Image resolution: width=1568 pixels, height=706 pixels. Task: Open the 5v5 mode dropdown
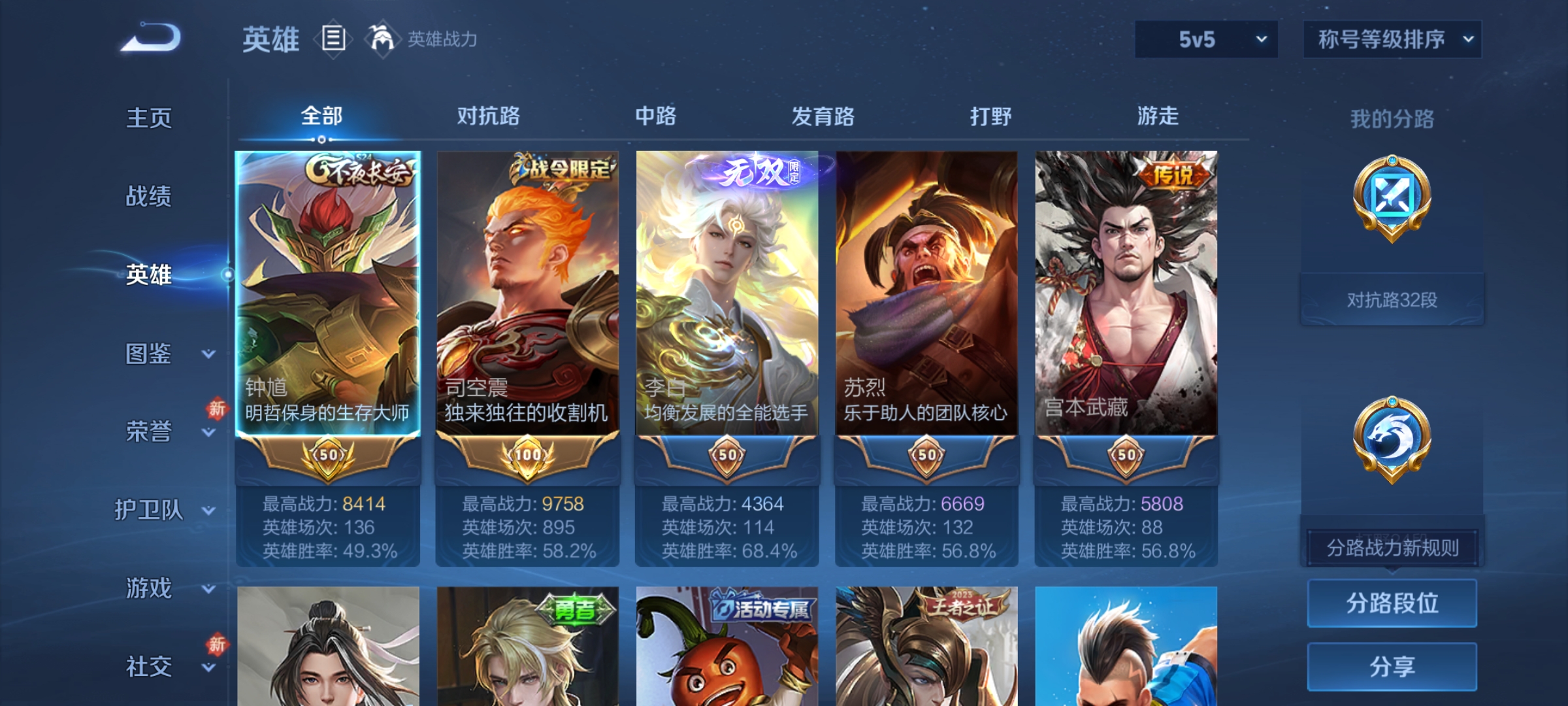tap(1205, 39)
